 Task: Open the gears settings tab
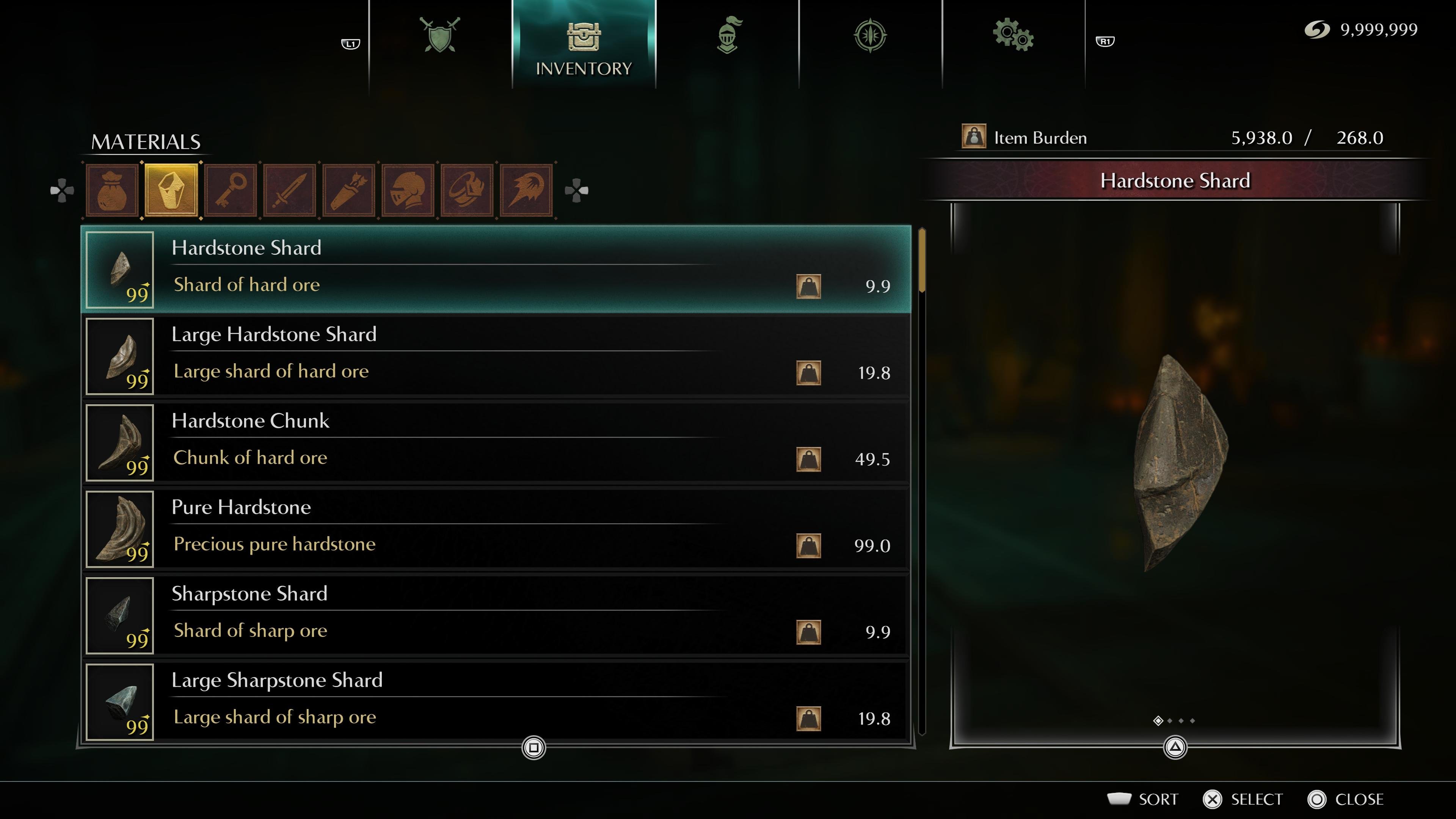pyautogui.click(x=1013, y=36)
